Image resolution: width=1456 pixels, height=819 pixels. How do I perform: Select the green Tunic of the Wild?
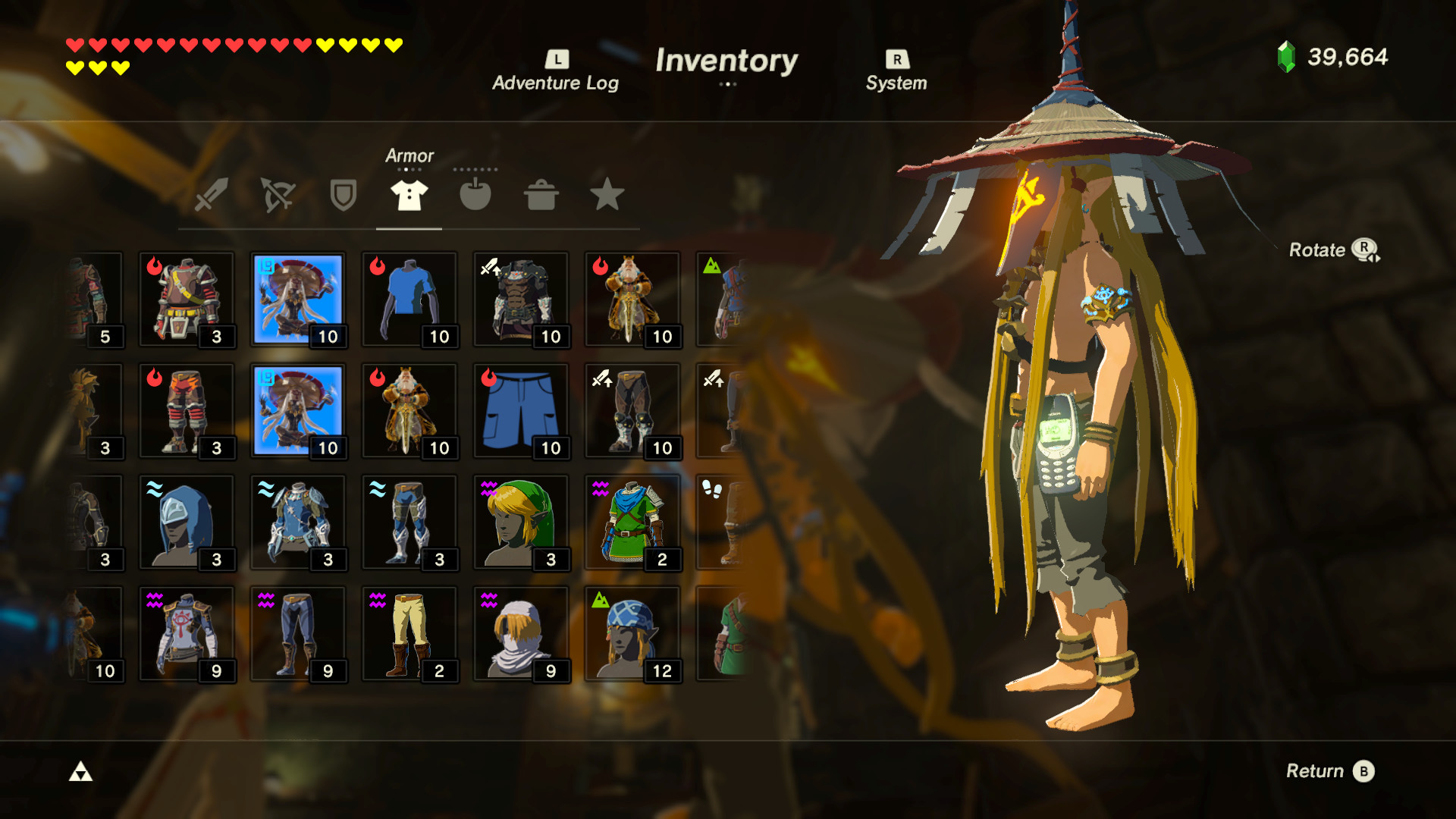(x=633, y=522)
